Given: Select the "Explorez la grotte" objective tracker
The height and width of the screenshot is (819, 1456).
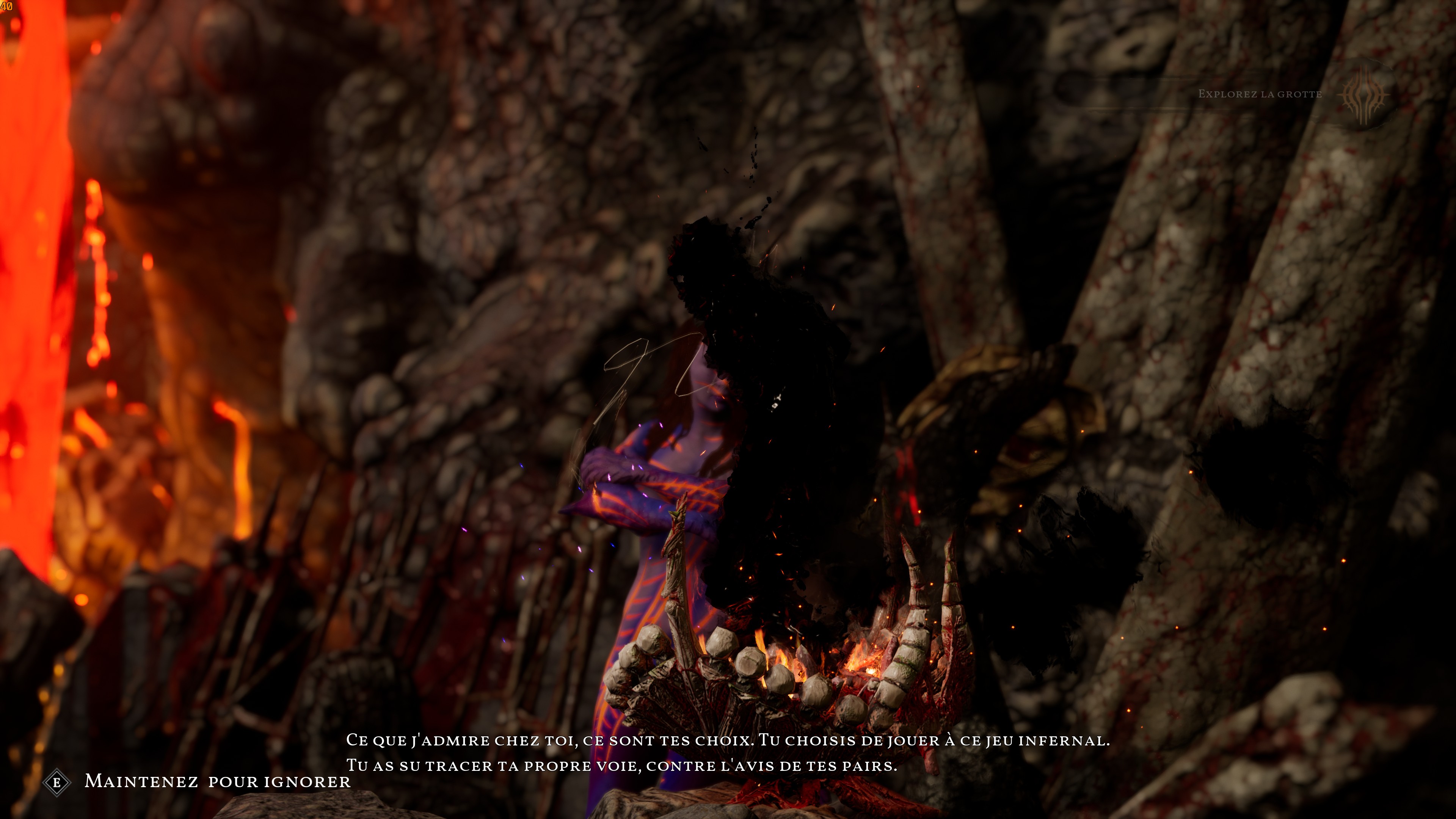Looking at the screenshot, I should (1259, 94).
